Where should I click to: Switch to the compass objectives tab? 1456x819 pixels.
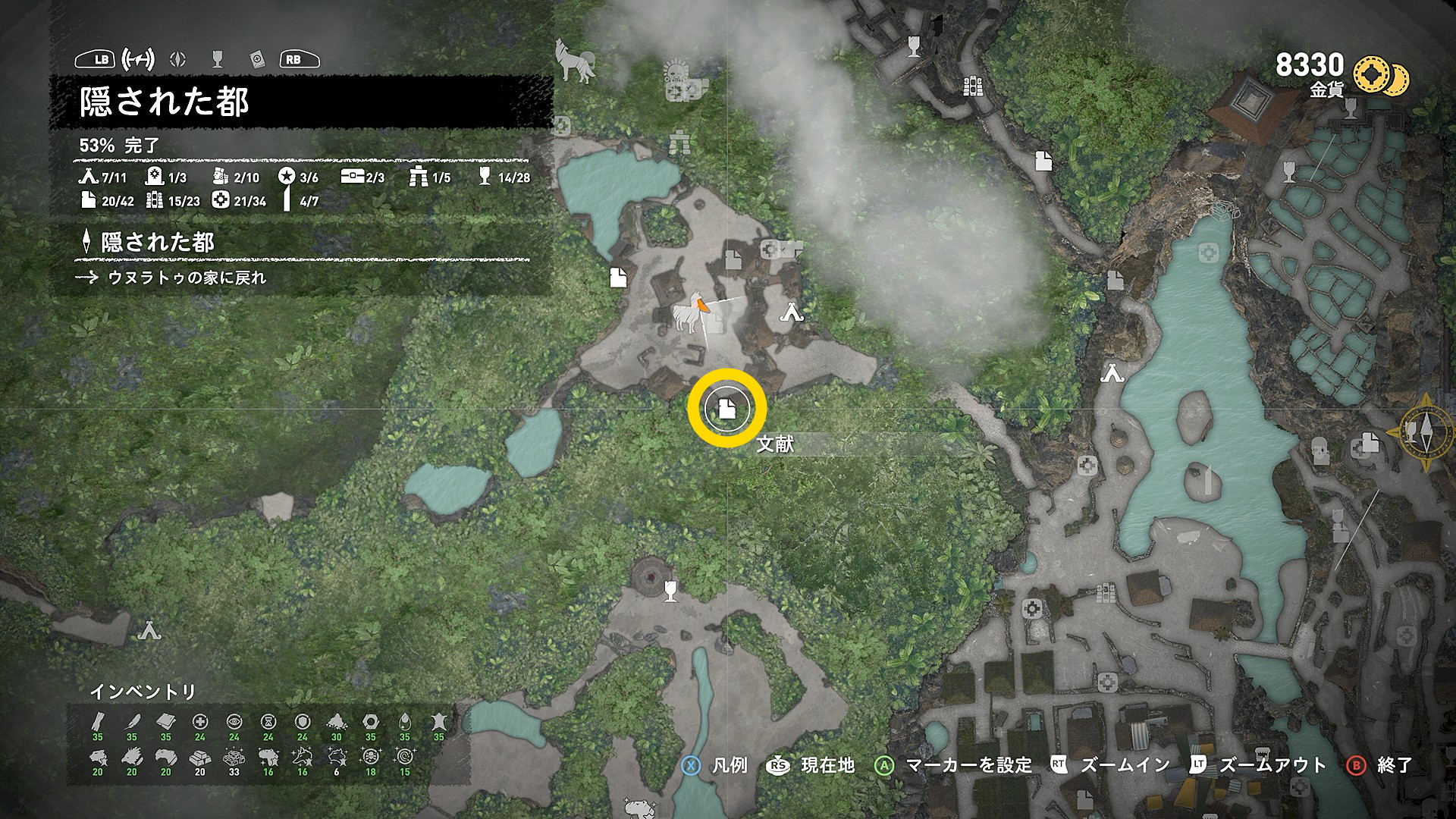[x=178, y=59]
